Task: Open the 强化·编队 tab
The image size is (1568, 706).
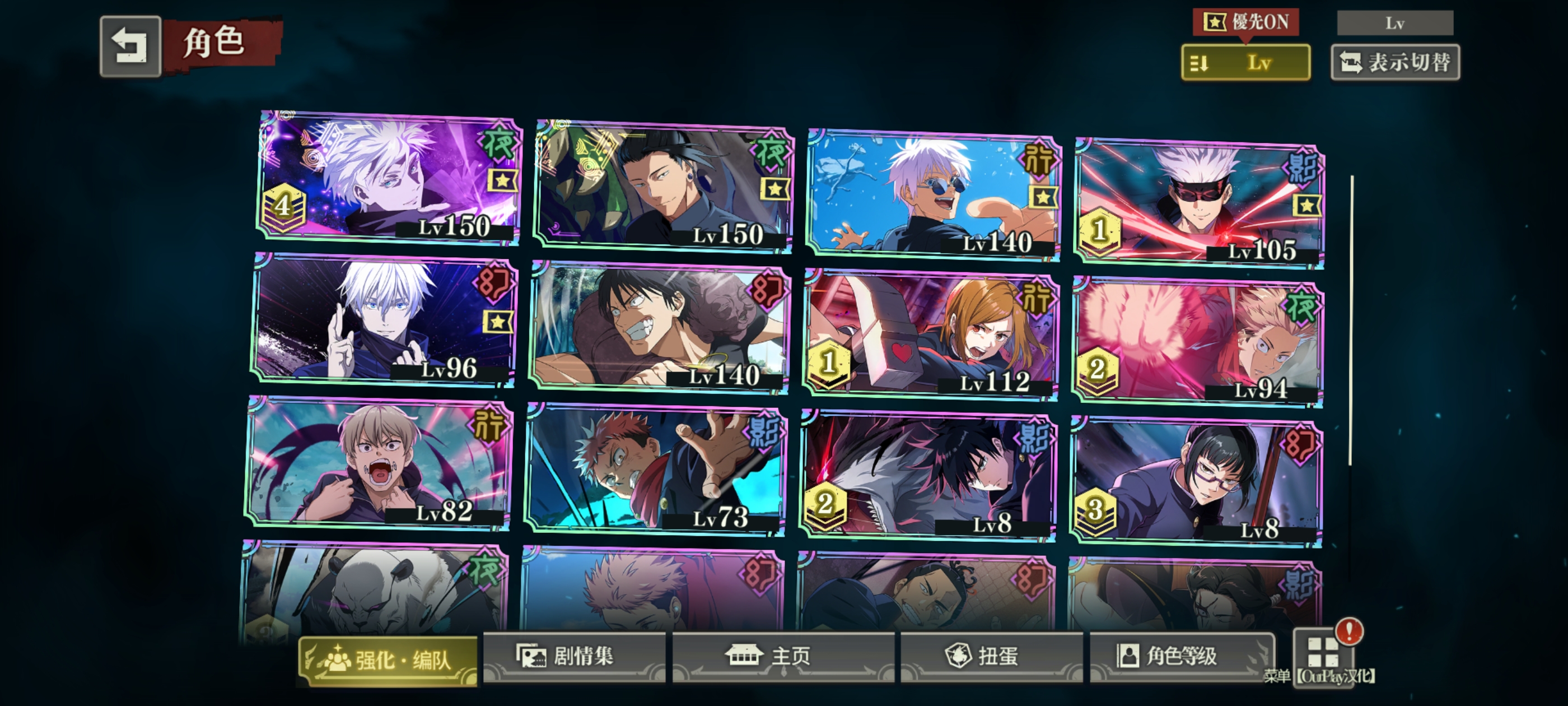Action: [x=388, y=660]
